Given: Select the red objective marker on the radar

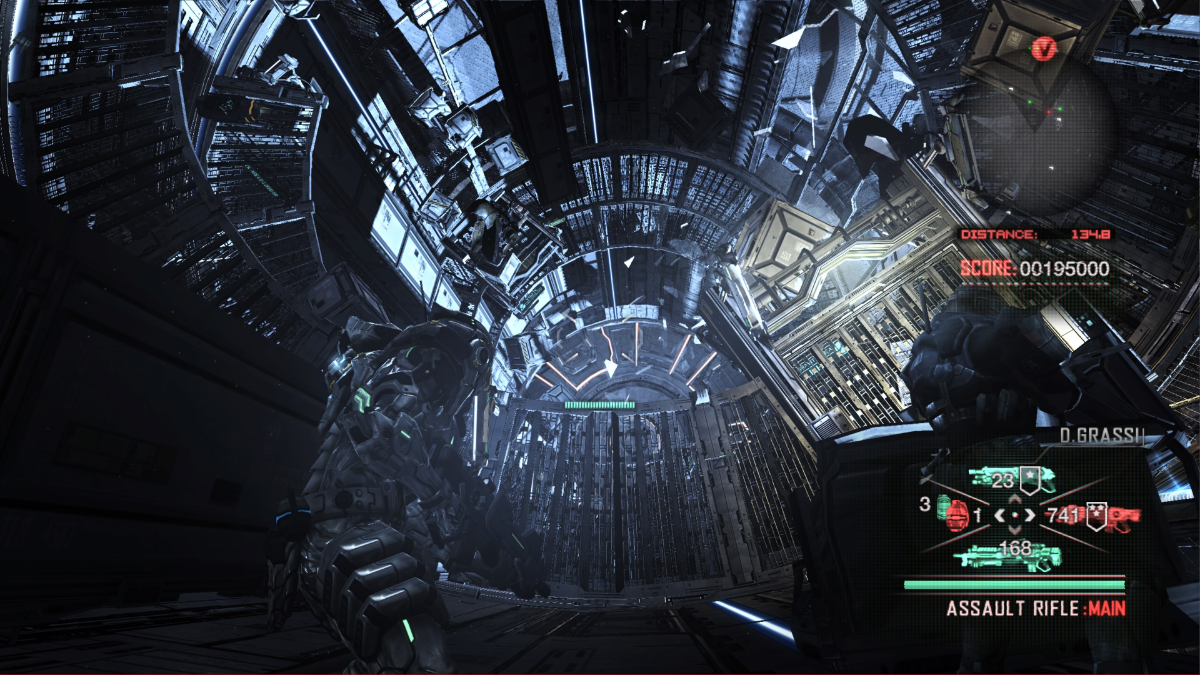Looking at the screenshot, I should click(1046, 47).
